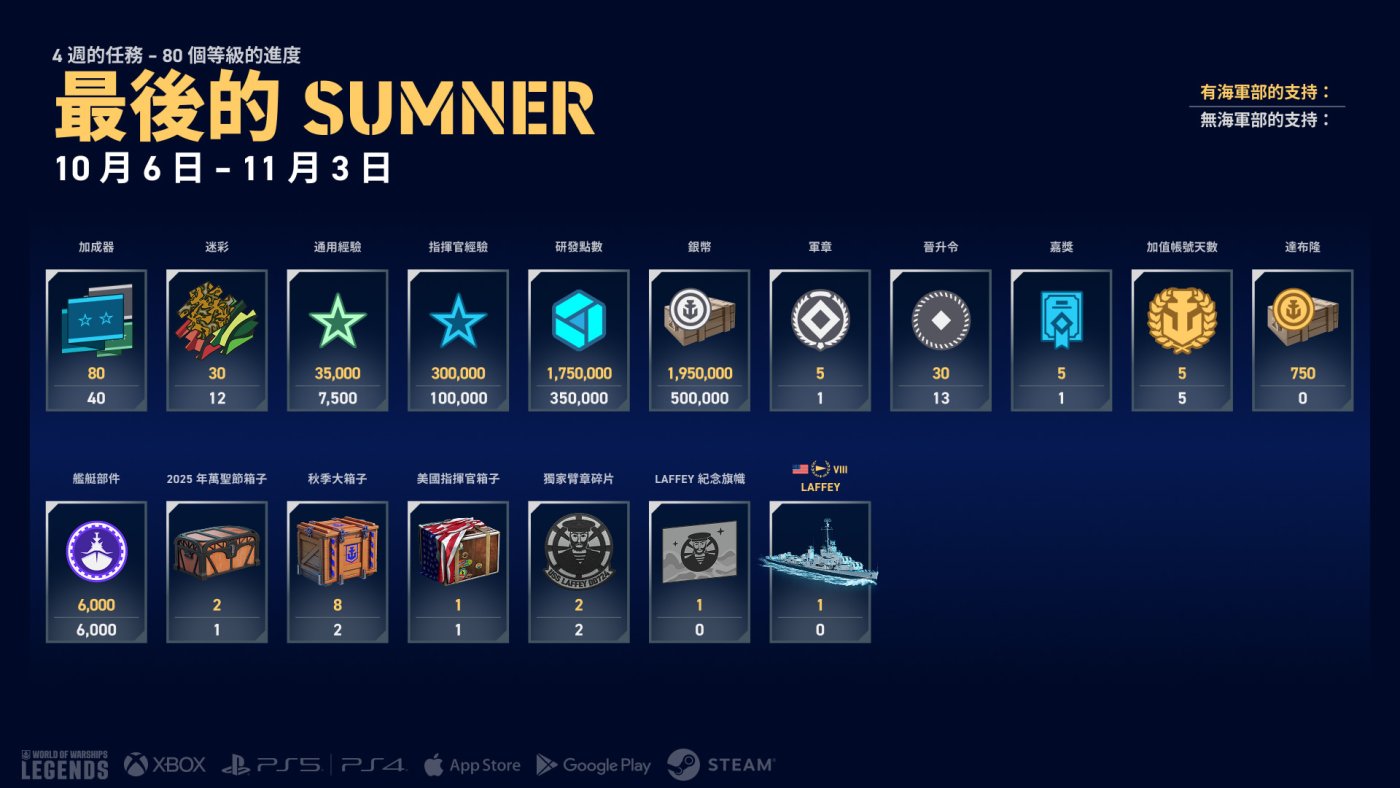The height and width of the screenshot is (788, 1400).
Task: Click the camouflage reward card
Action: pyautogui.click(x=217, y=340)
